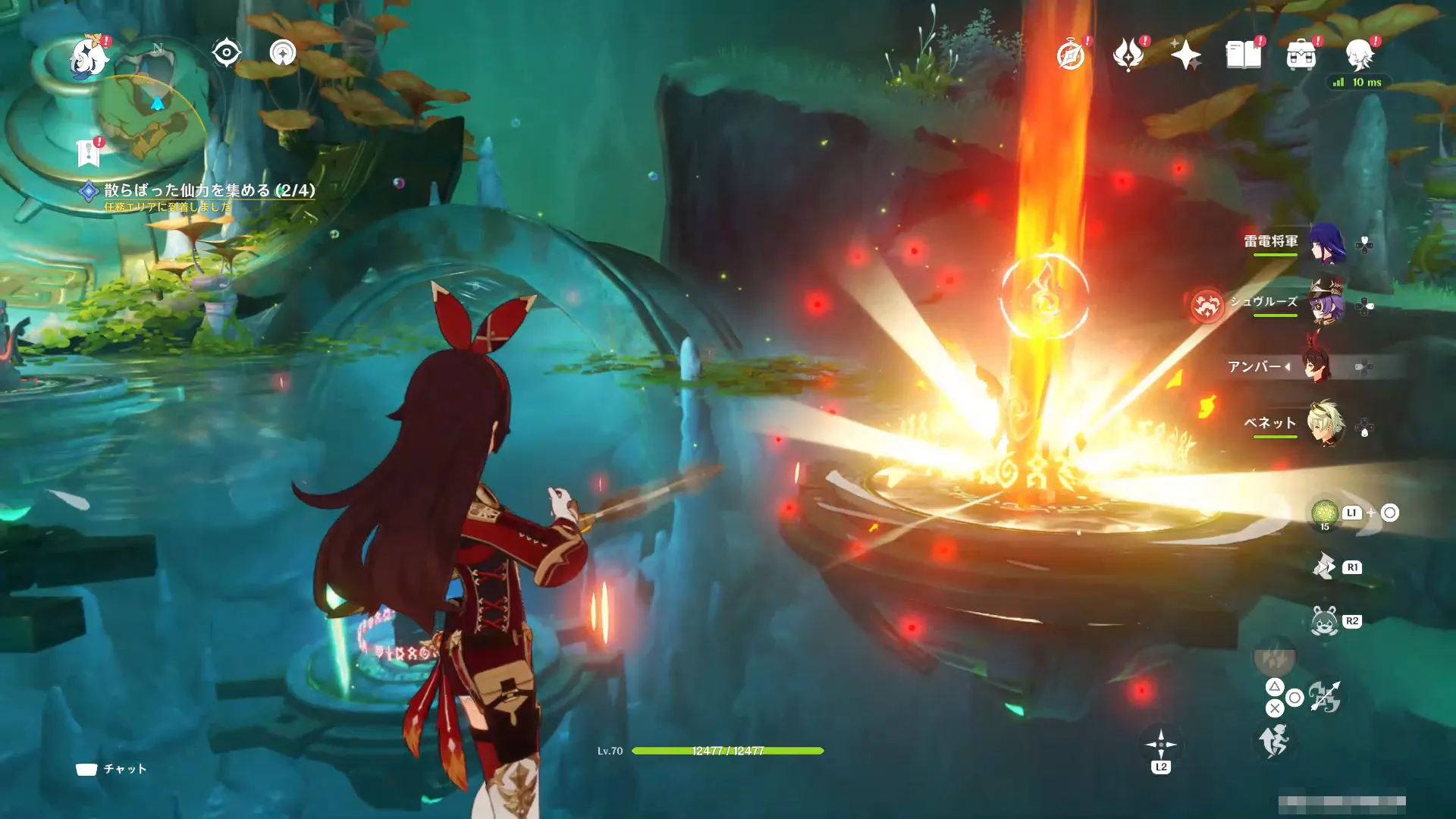The image size is (1456, 819).
Task: Open the Paimon menu icon
Action: (89, 58)
